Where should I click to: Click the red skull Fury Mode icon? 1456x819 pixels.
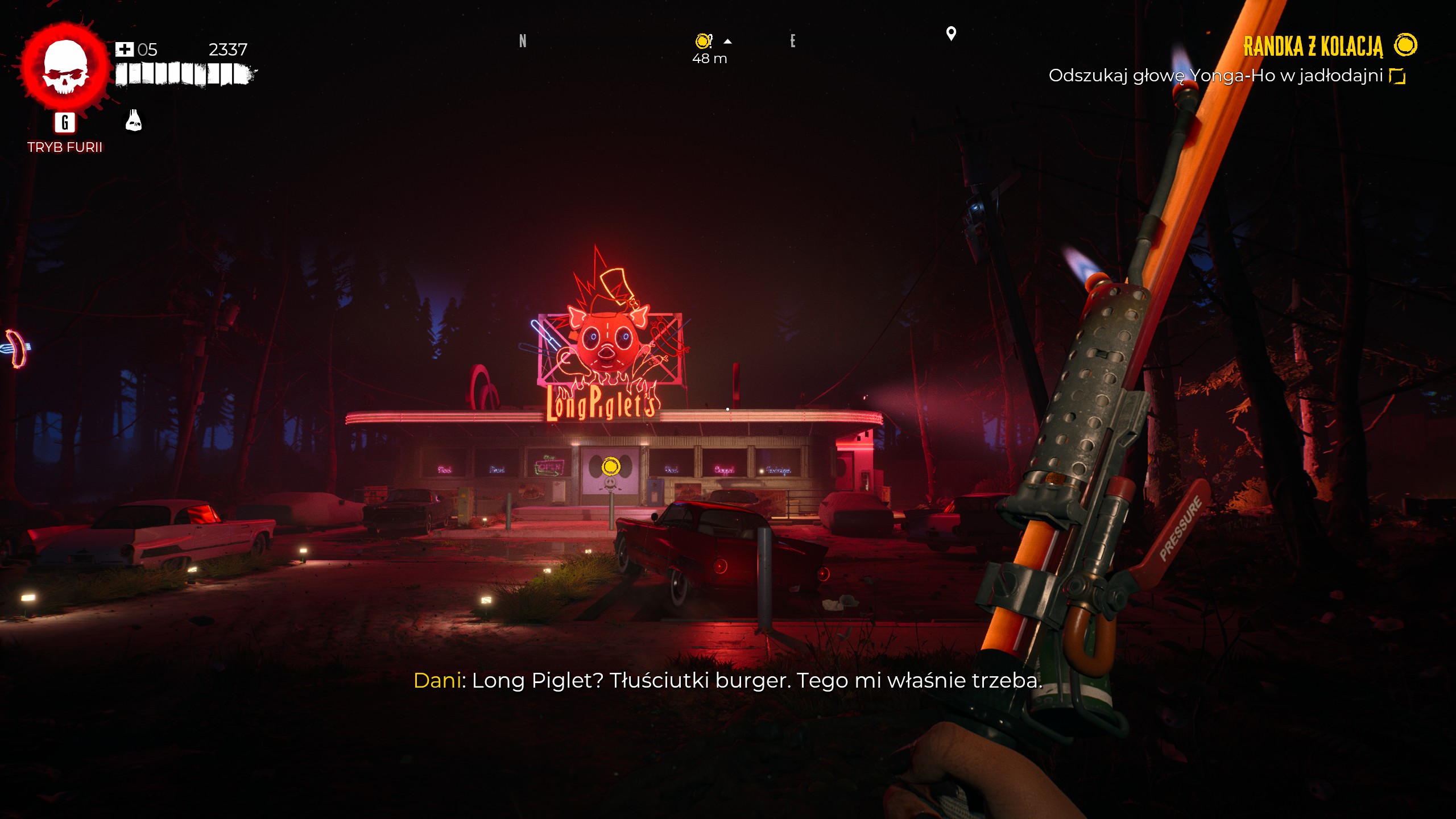(x=65, y=67)
